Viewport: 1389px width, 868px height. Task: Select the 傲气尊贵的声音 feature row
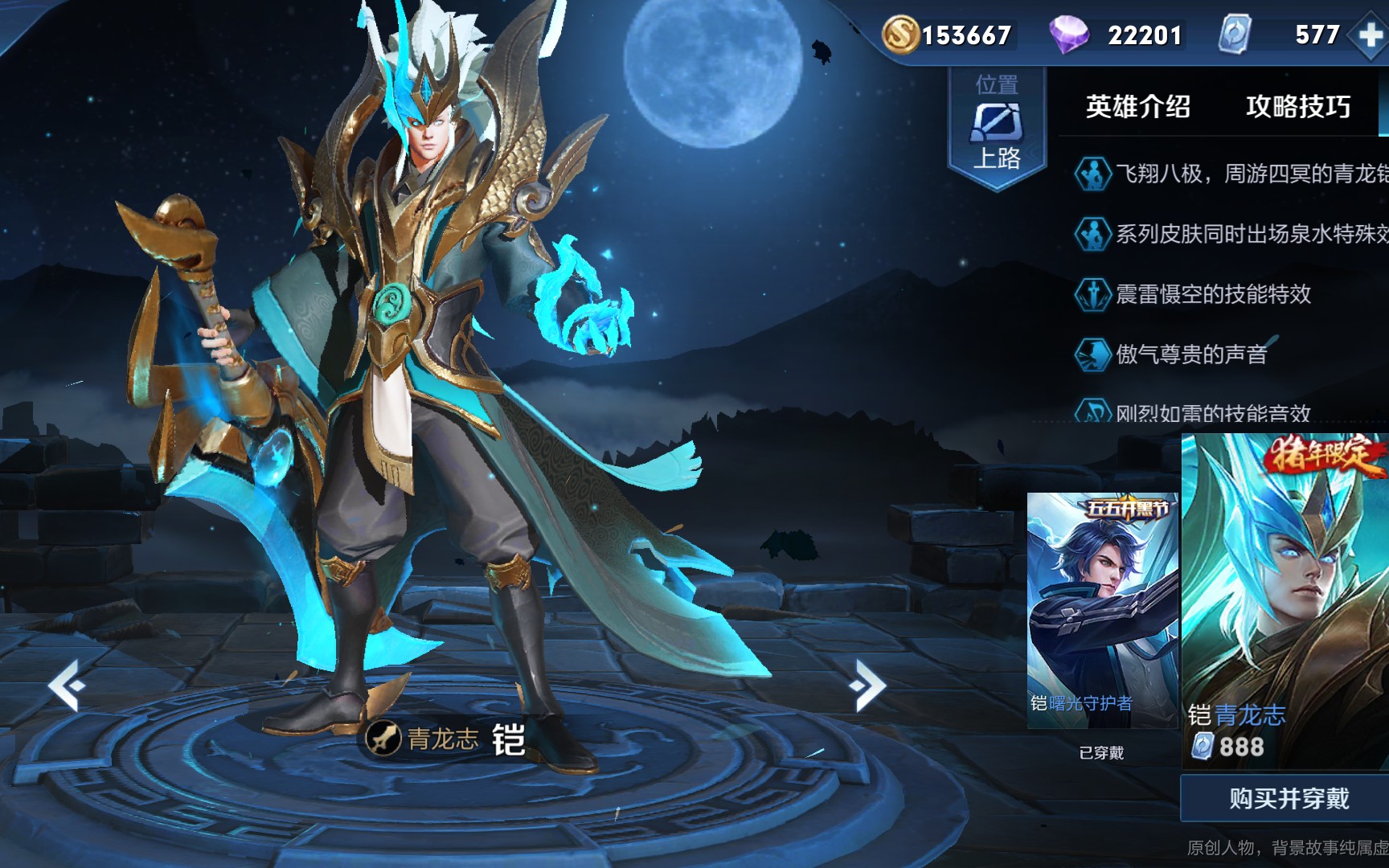pos(1190,354)
